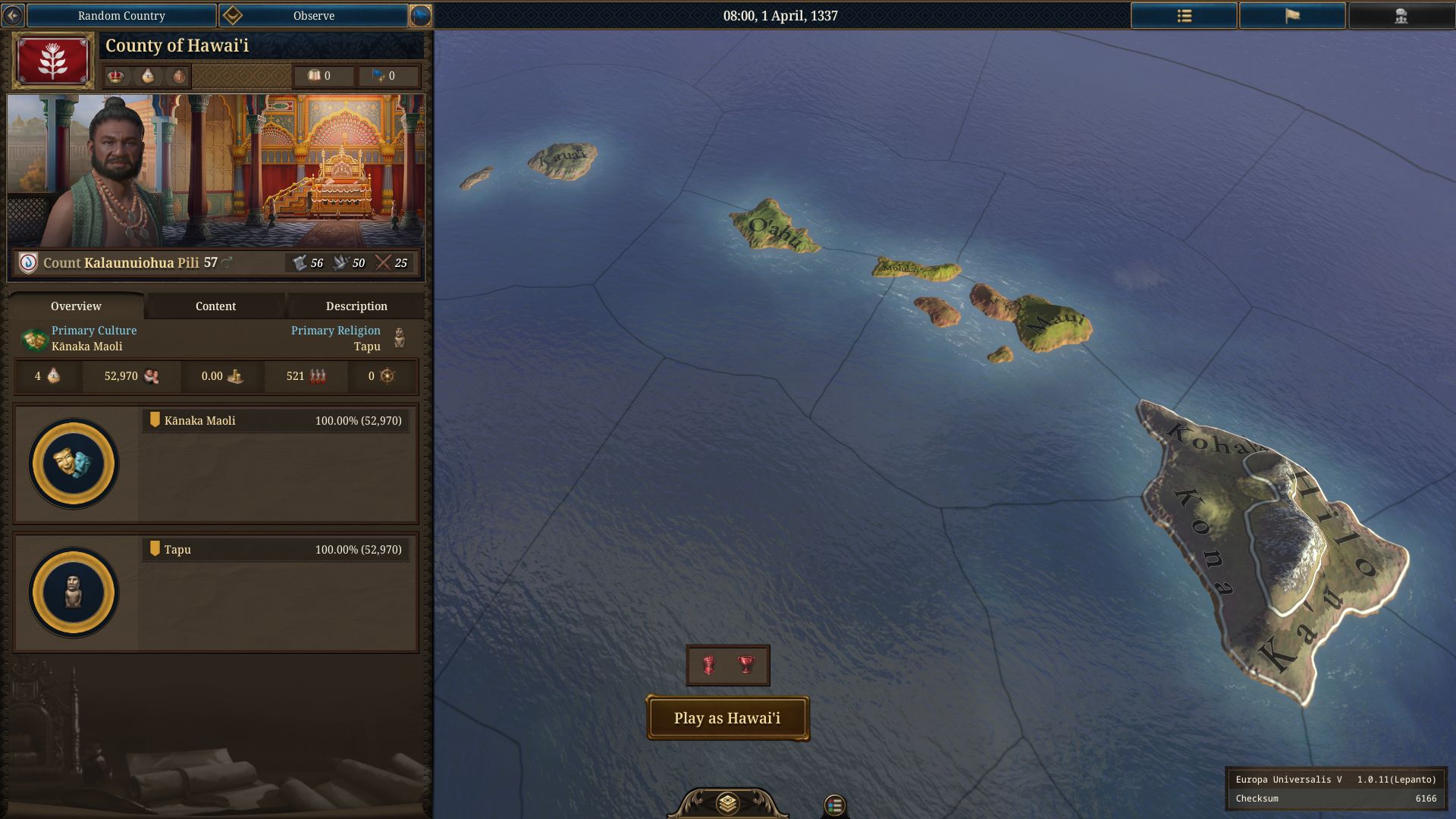Screen dimensions: 1456x819
Task: Open the Description tab
Action: [356, 306]
